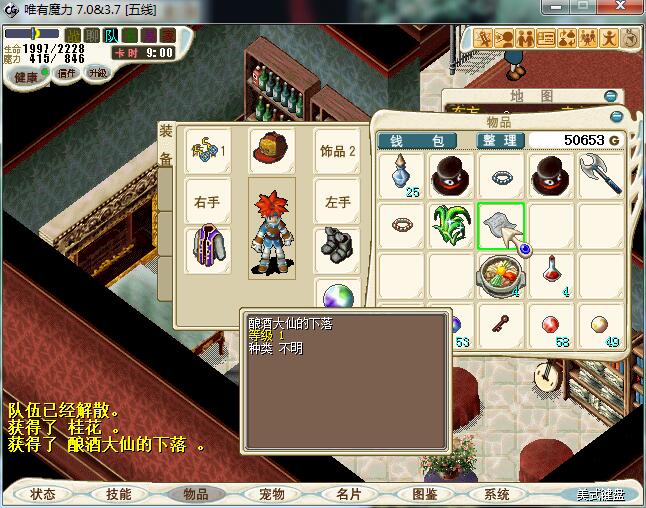The image size is (646, 508).
Task: Select the key item in inventory
Action: click(500, 323)
